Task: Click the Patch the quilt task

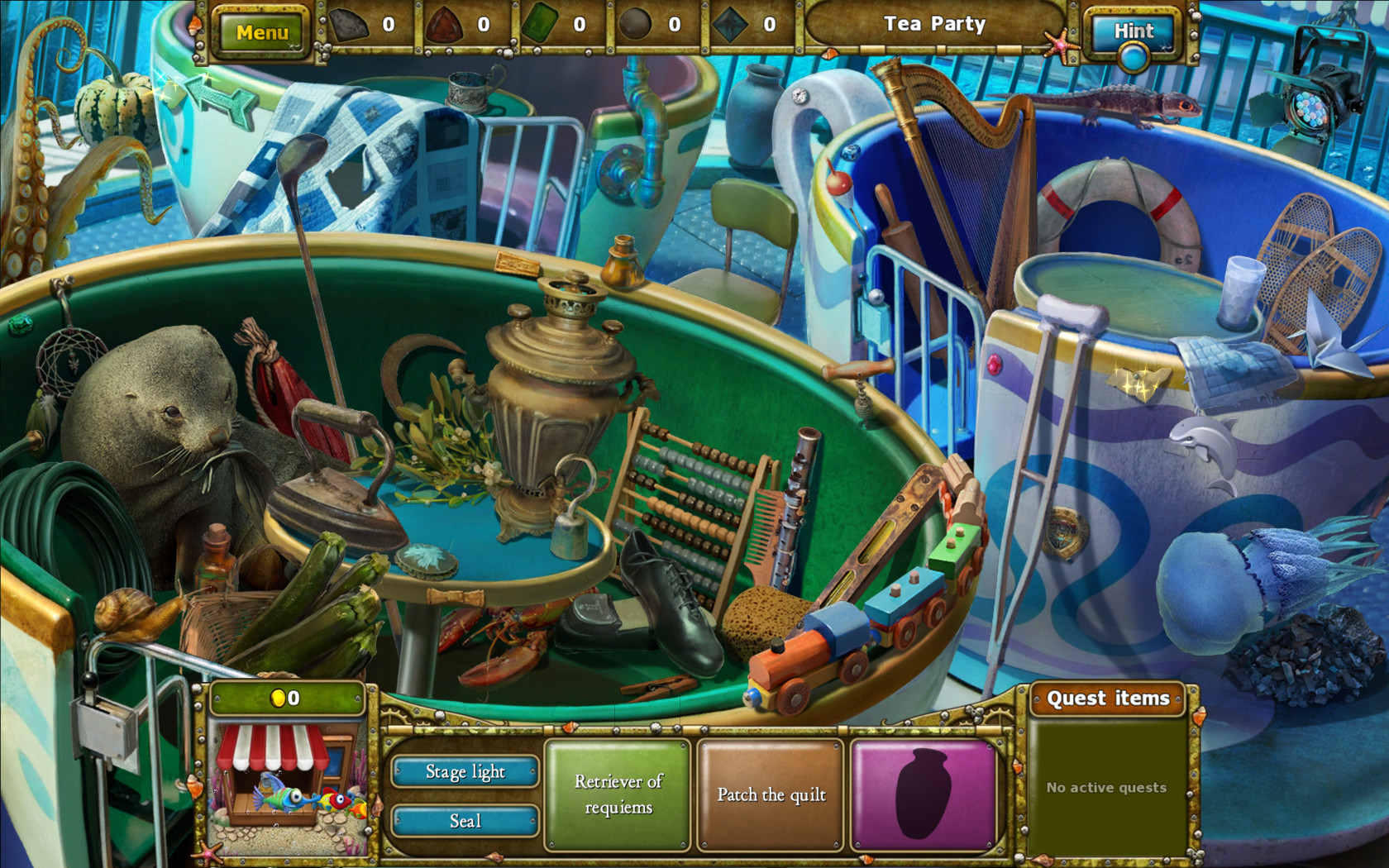Action: [770, 794]
